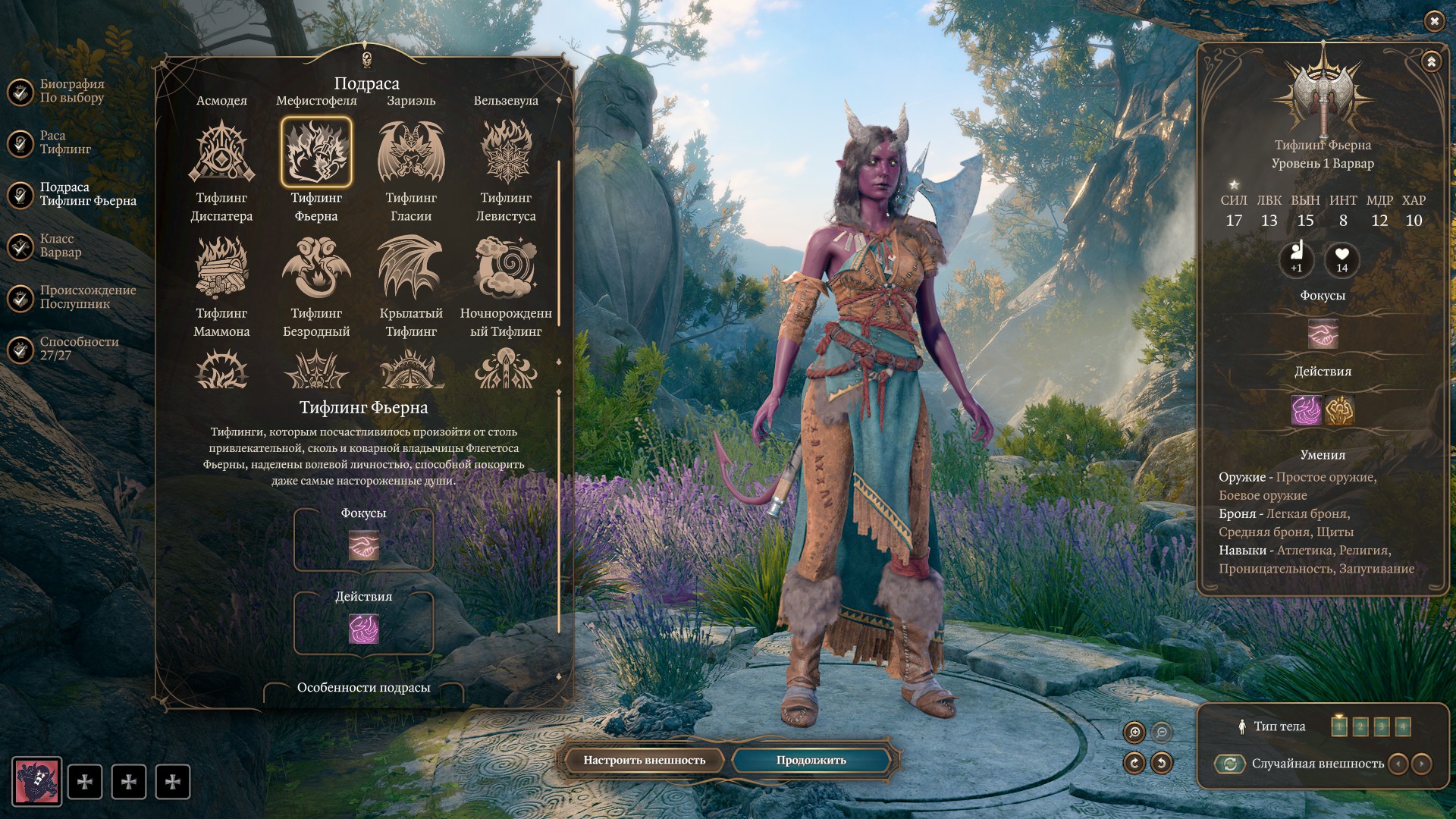Click the party portrait in the corner

[x=36, y=782]
